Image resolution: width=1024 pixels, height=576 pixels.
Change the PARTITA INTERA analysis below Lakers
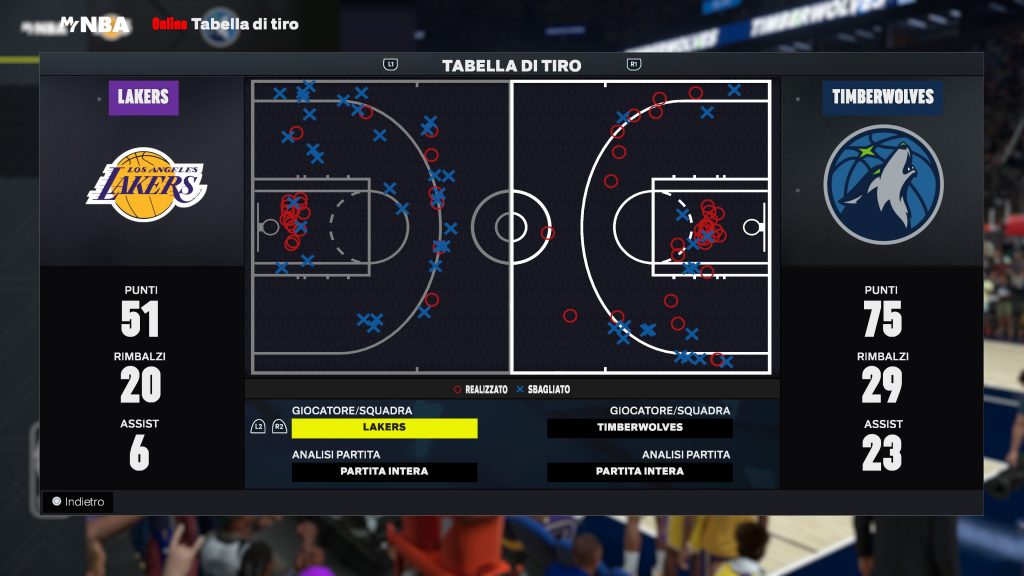384,472
